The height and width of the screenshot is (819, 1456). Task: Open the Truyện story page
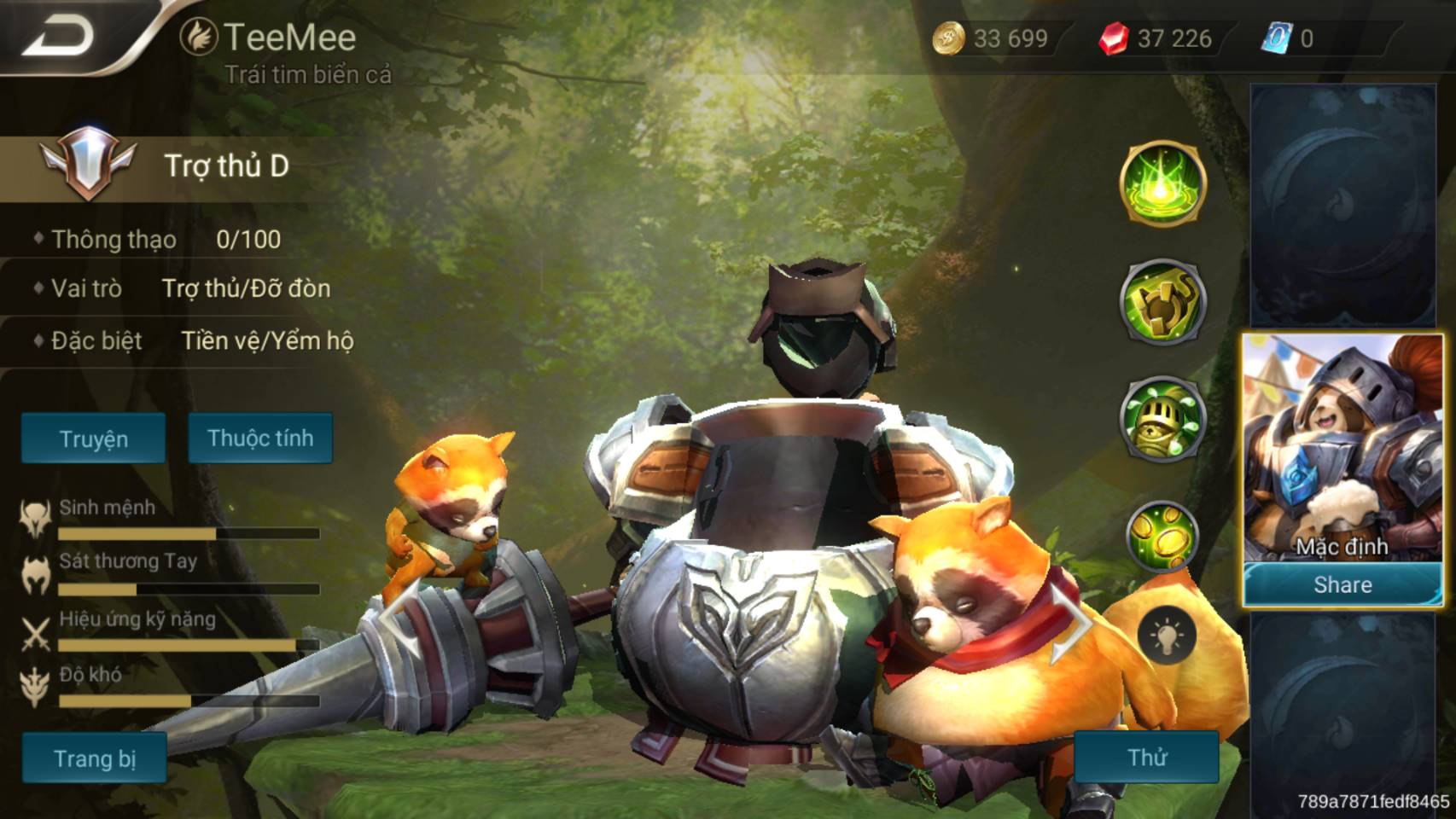(93, 439)
